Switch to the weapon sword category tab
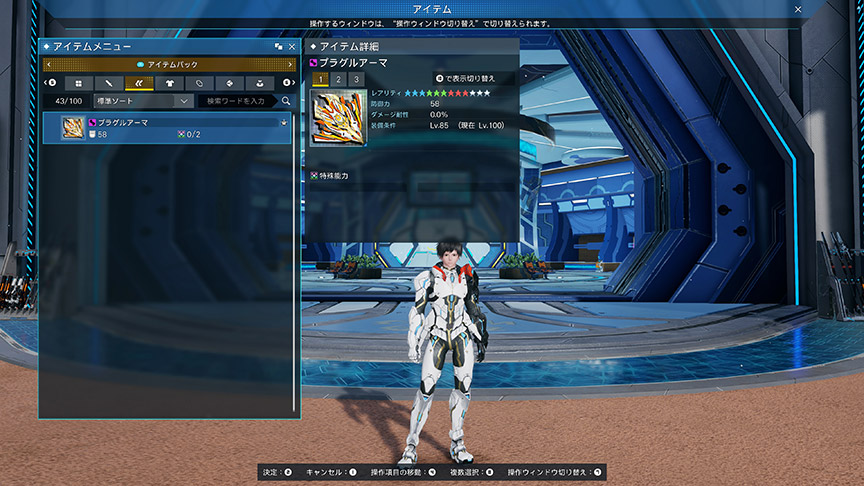864x486 pixels. [x=108, y=82]
